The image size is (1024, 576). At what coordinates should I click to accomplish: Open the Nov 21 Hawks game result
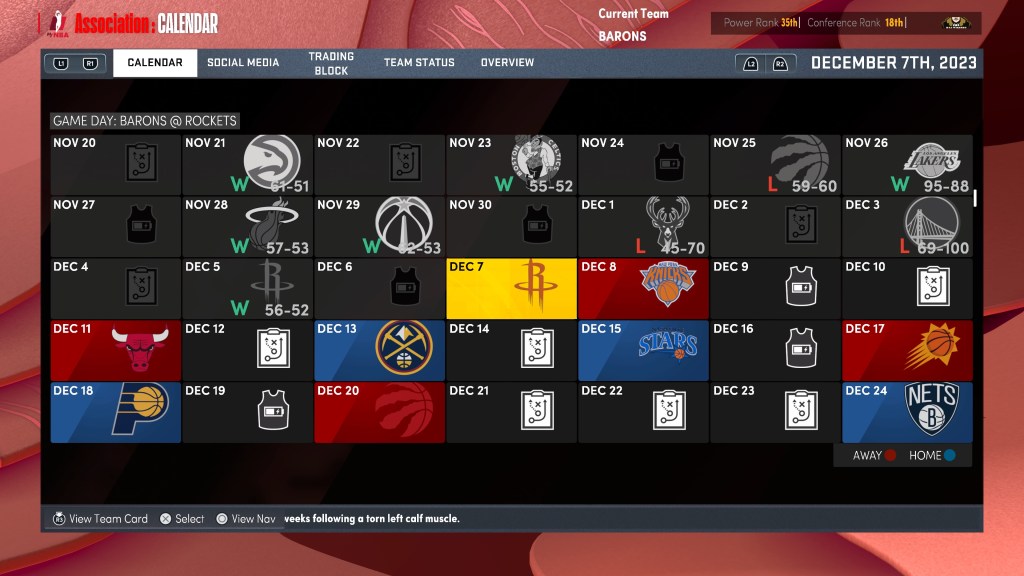(247, 165)
